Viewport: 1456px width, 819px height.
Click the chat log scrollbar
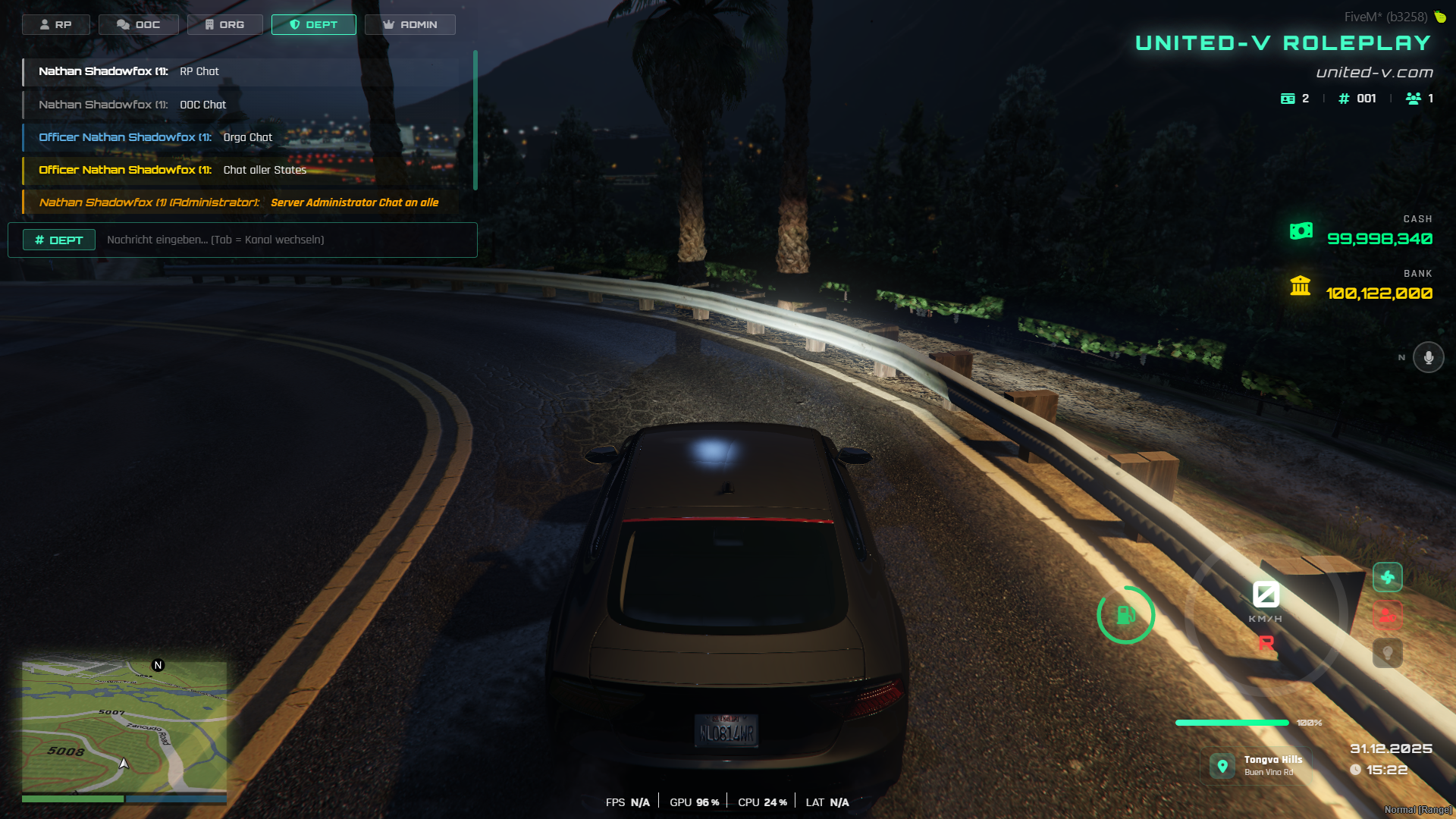click(x=475, y=120)
